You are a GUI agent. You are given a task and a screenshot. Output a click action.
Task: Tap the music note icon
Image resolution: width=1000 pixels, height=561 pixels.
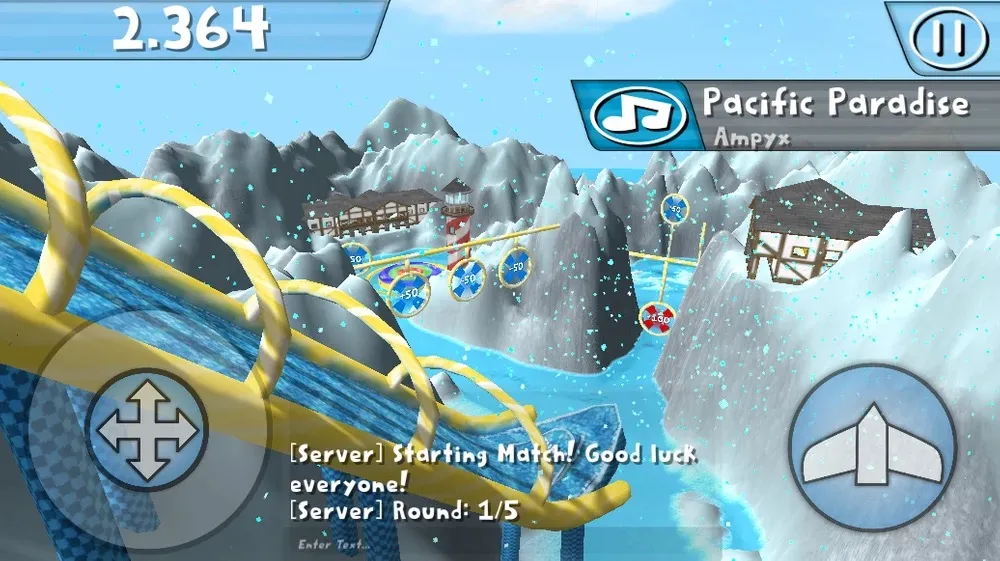coord(638,116)
